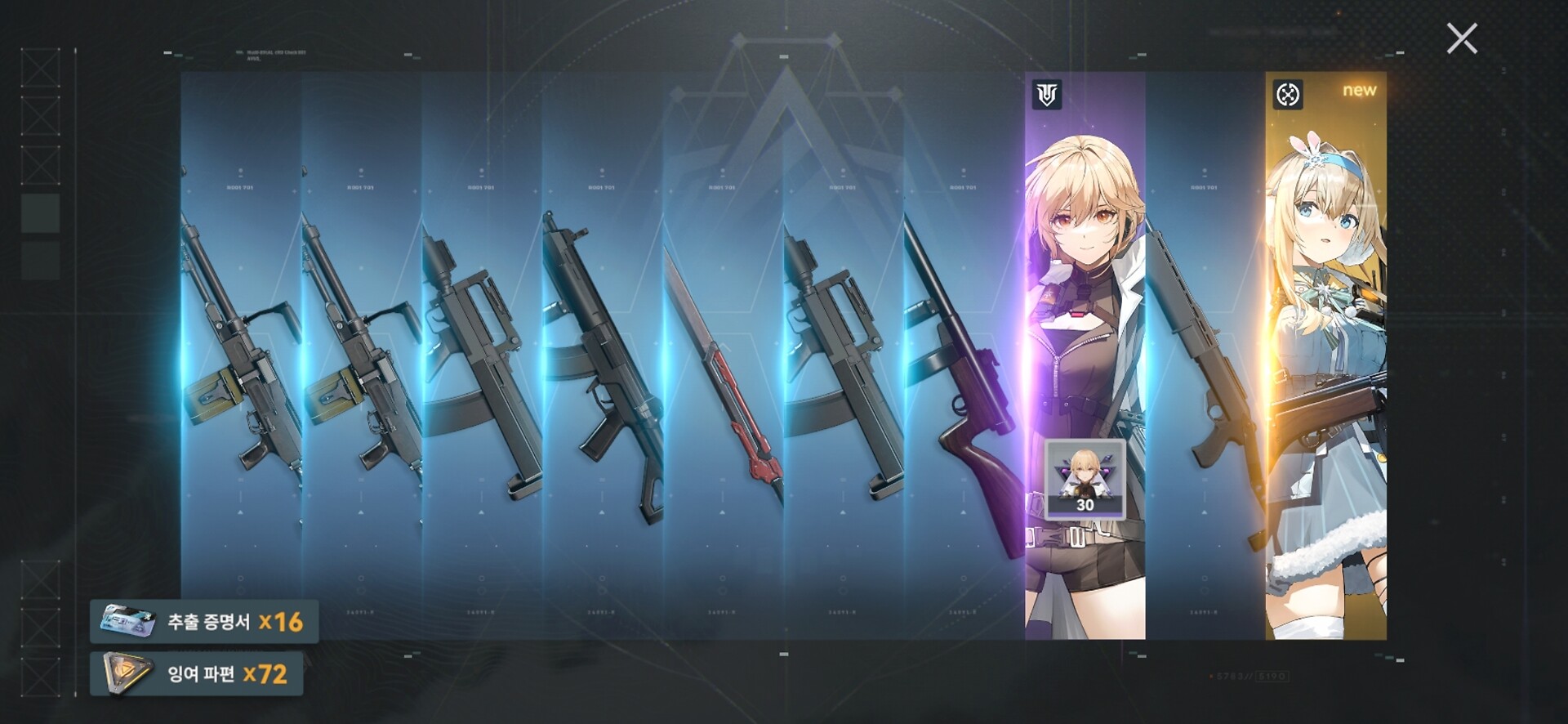Close the recruitment results screen
1568x724 pixels.
(x=1461, y=38)
